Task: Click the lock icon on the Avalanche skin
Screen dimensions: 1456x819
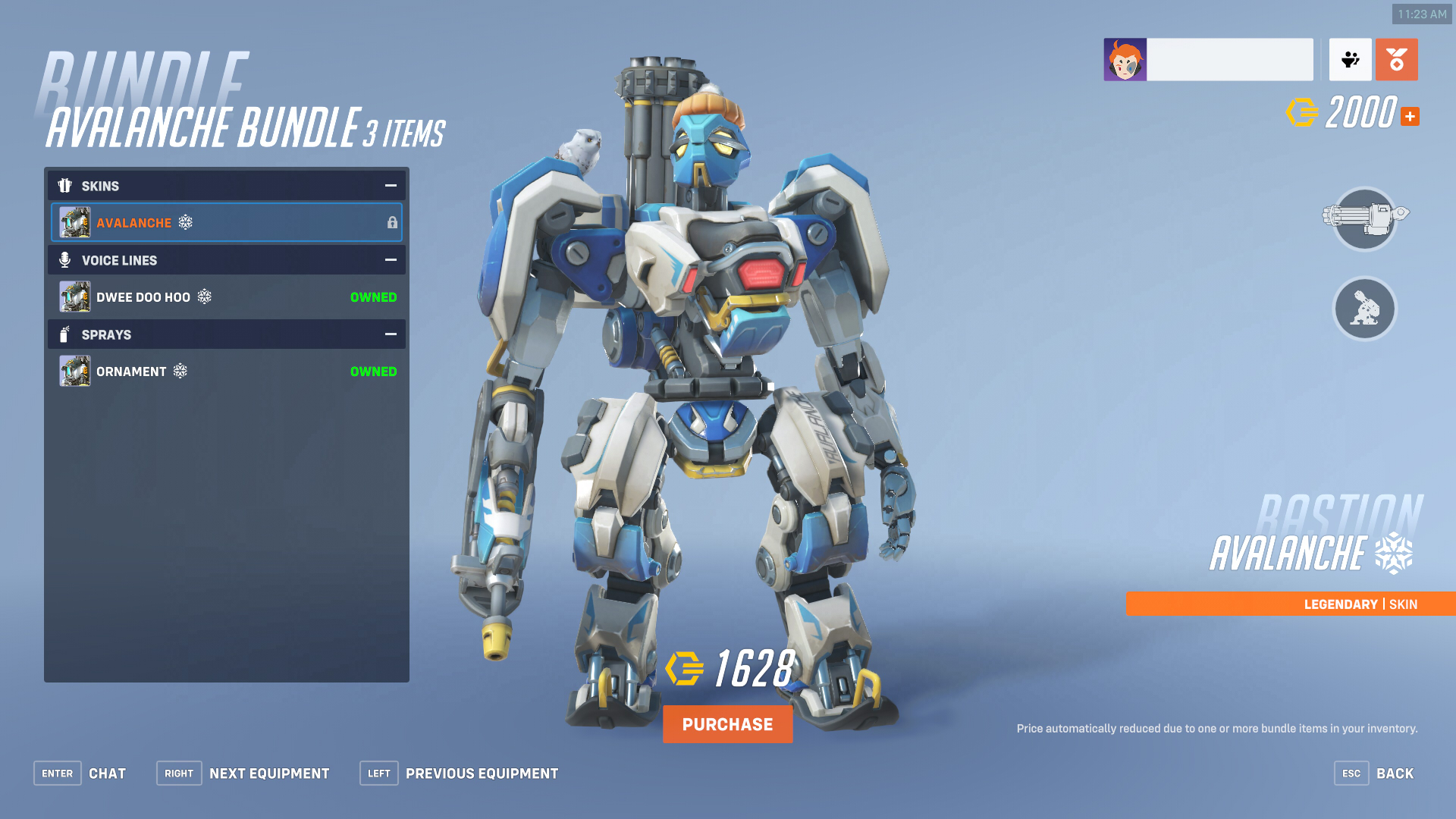Action: (392, 222)
